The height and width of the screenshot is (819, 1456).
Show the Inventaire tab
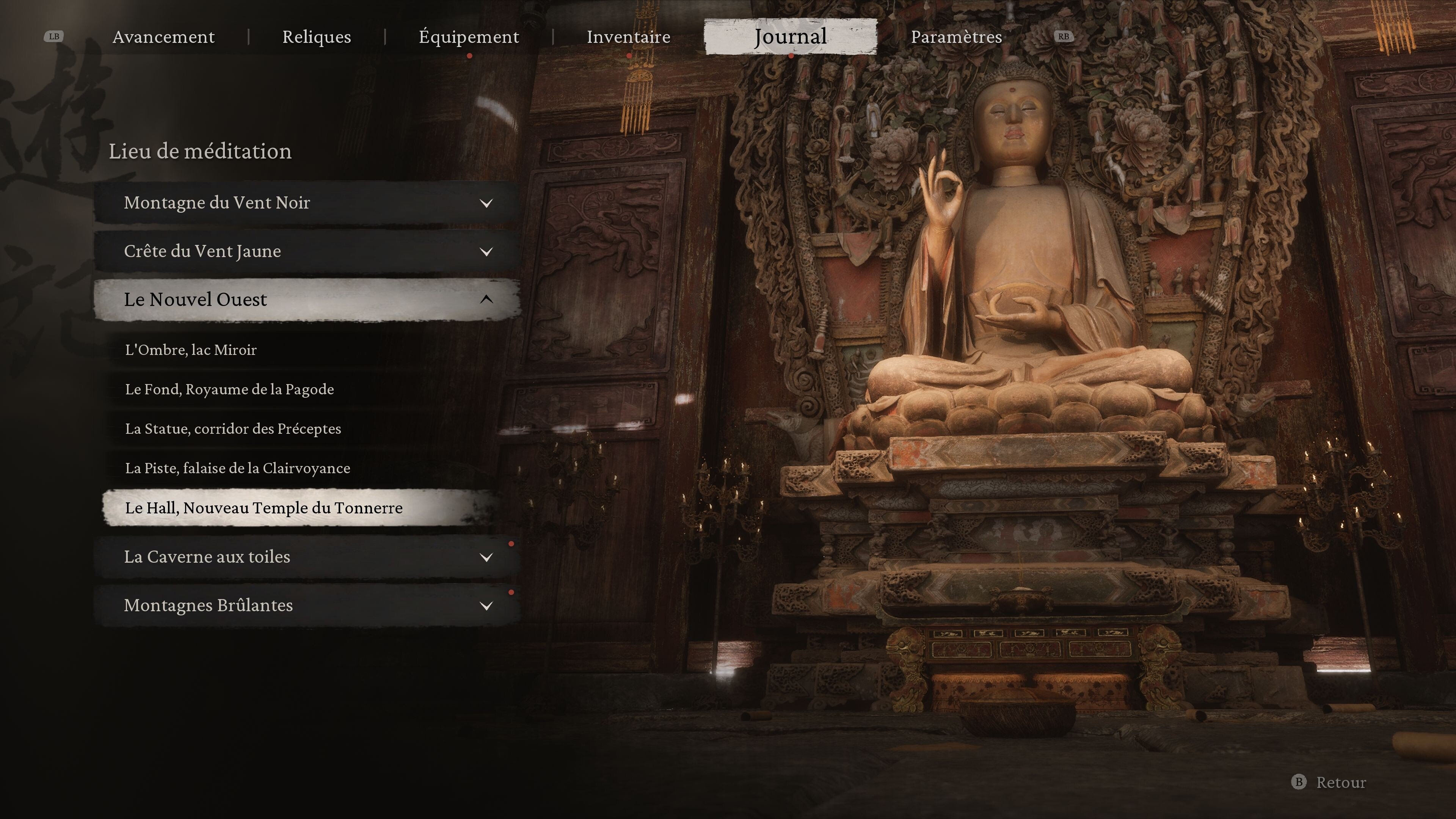coord(629,37)
